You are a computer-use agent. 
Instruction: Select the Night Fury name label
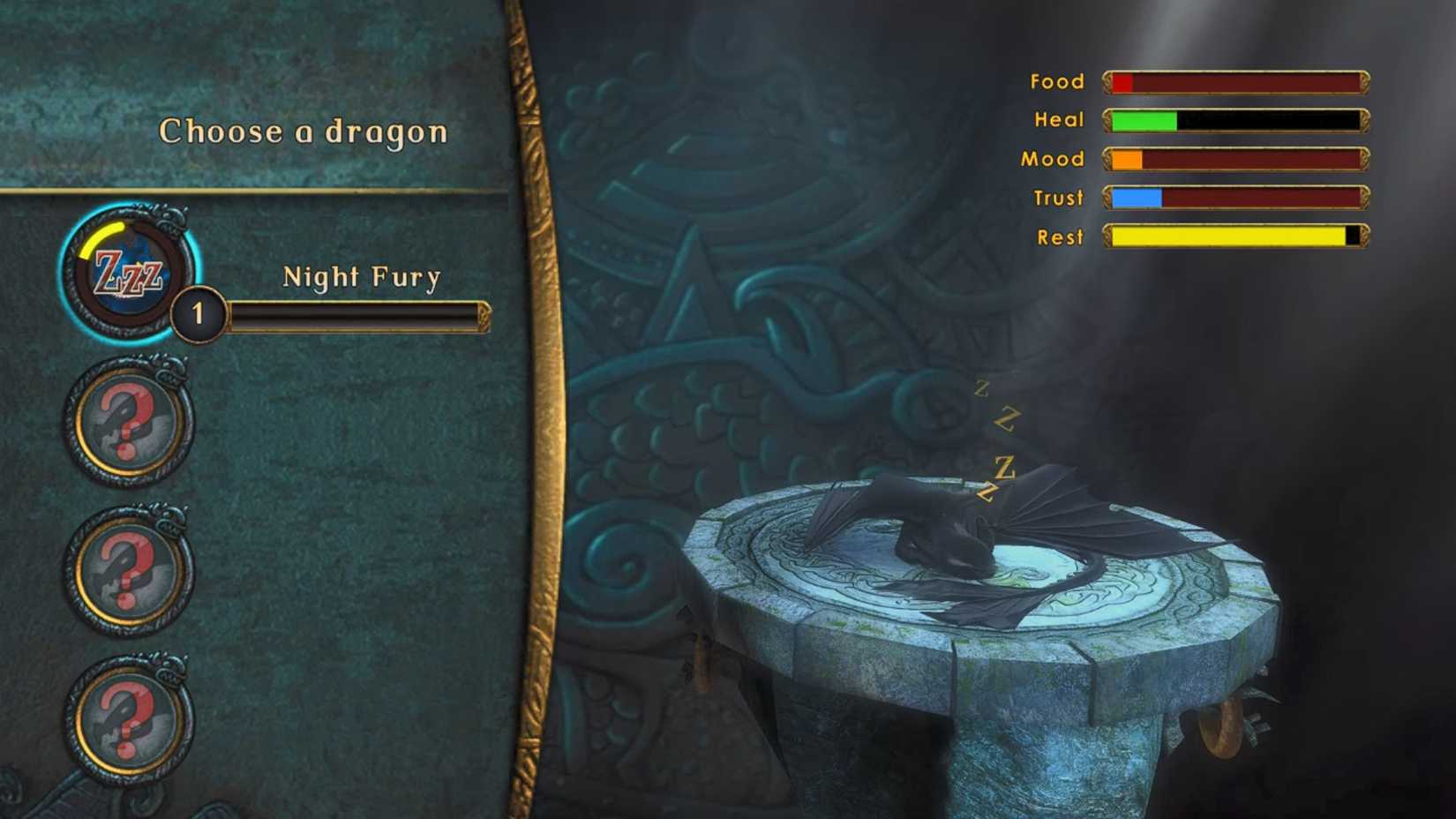click(x=362, y=275)
